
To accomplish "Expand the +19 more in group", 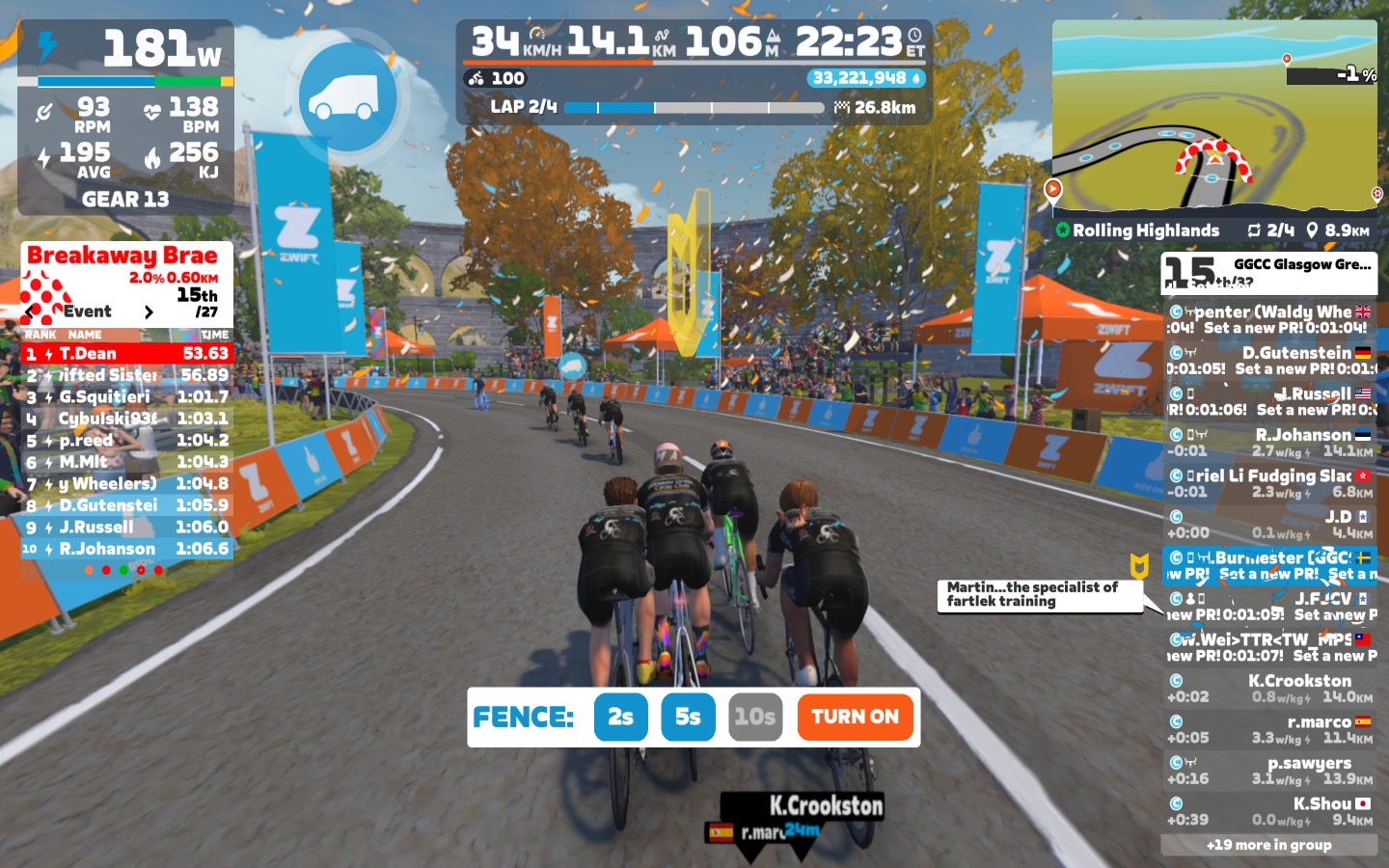I will click(1268, 845).
